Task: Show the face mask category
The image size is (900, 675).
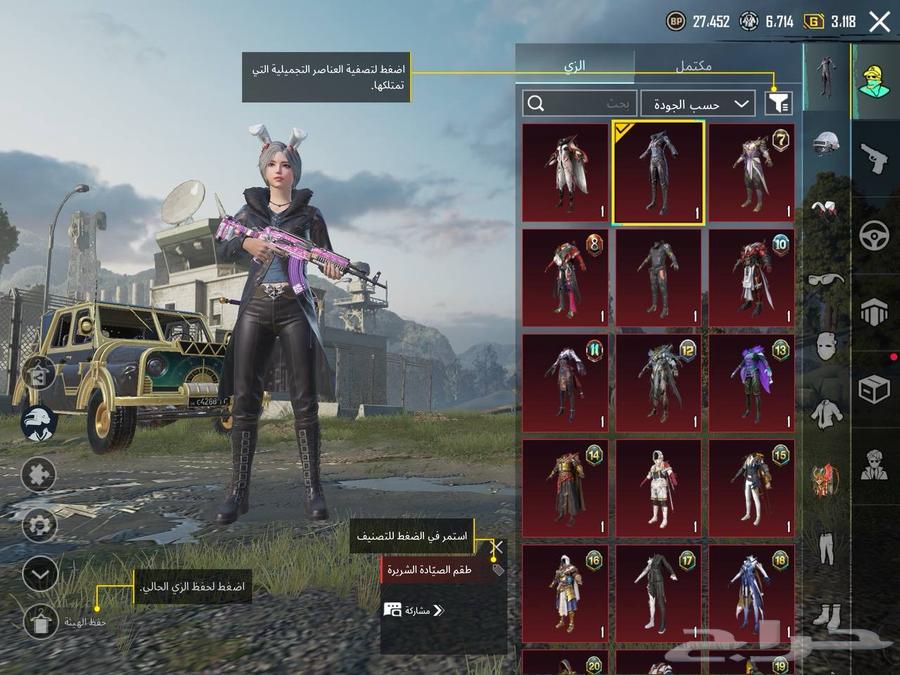Action: click(x=826, y=346)
